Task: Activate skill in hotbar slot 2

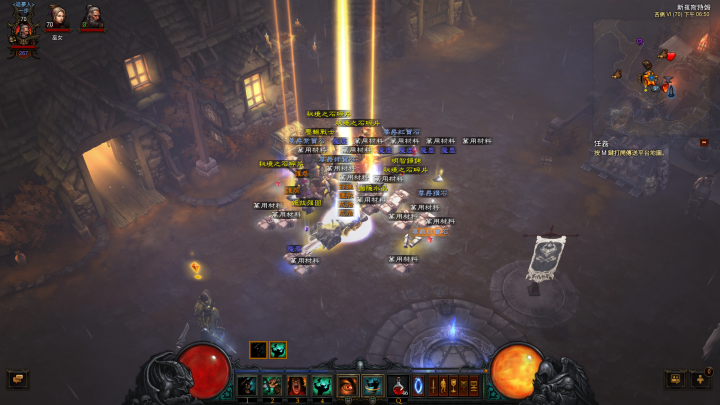Action: pos(272,386)
